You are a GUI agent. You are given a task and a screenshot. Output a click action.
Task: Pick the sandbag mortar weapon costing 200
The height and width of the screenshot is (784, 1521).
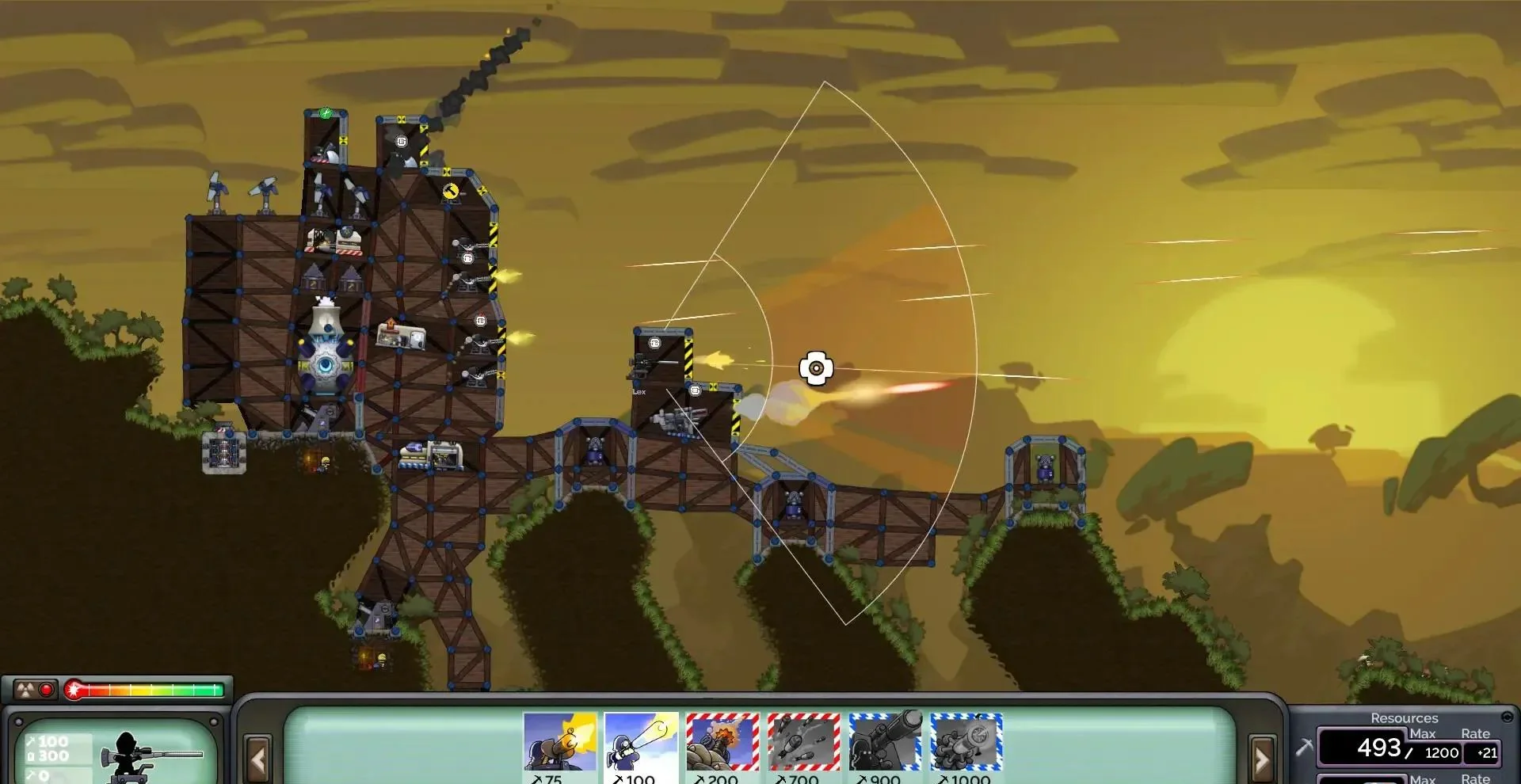coord(722,742)
